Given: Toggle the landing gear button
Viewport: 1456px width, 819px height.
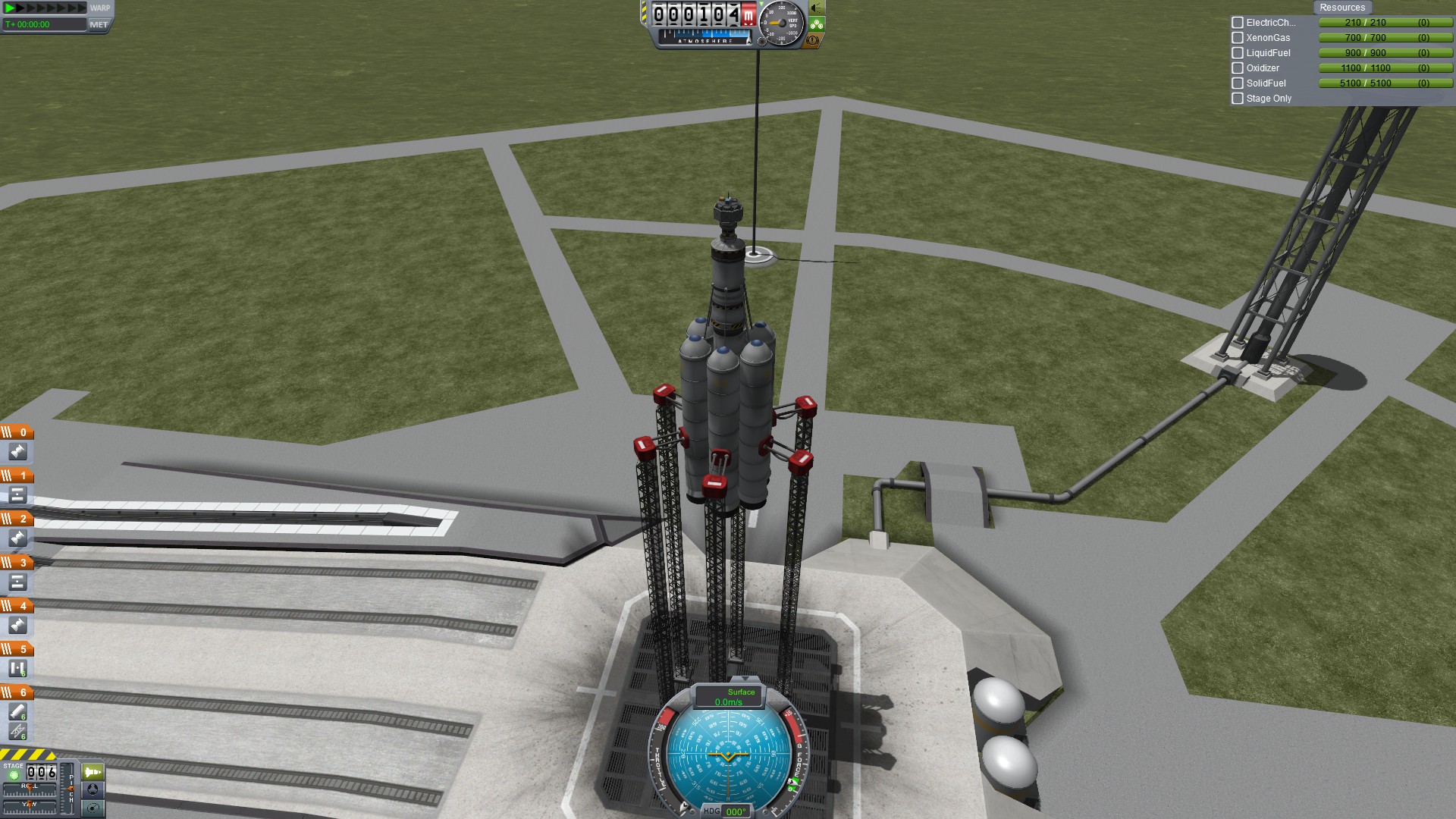Looking at the screenshot, I should click(817, 24).
